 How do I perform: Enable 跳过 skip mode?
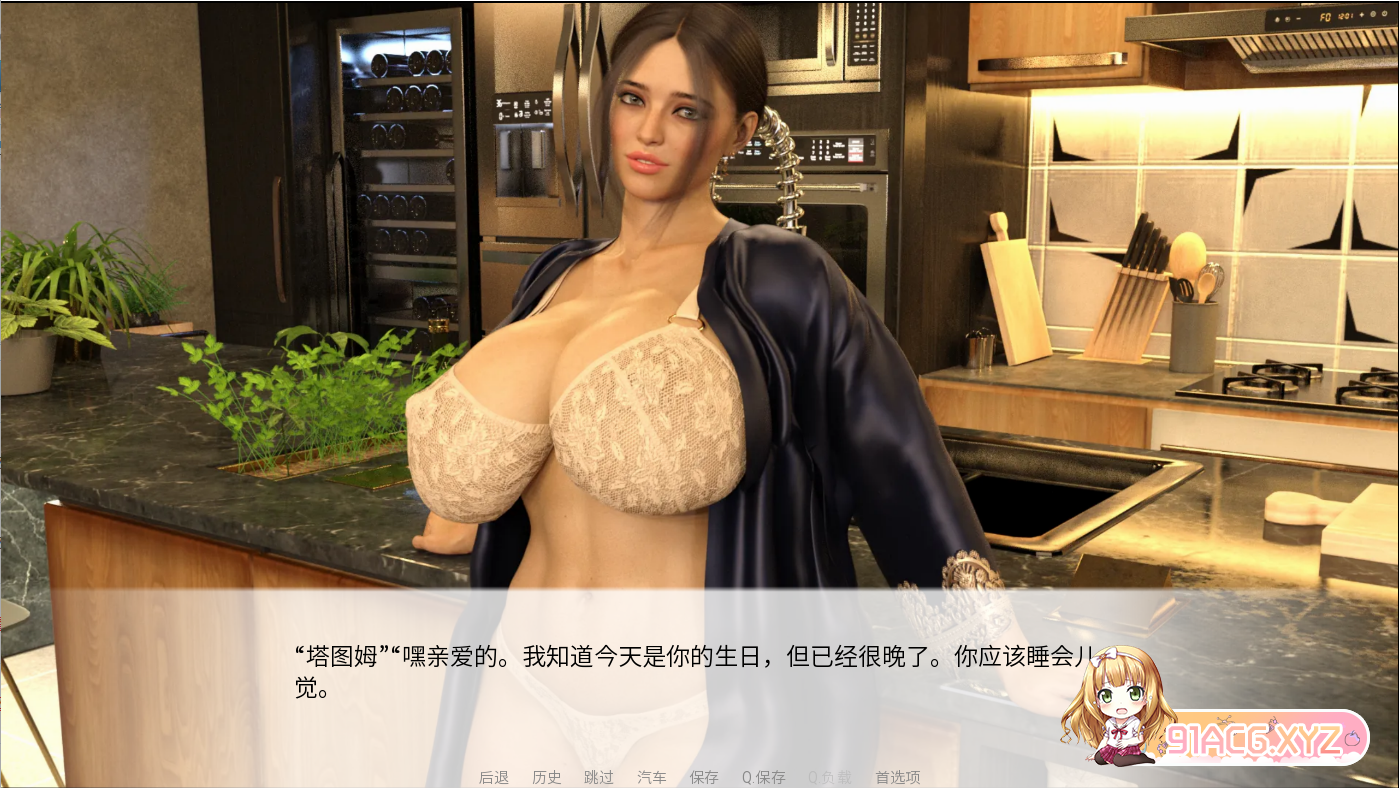point(598,777)
